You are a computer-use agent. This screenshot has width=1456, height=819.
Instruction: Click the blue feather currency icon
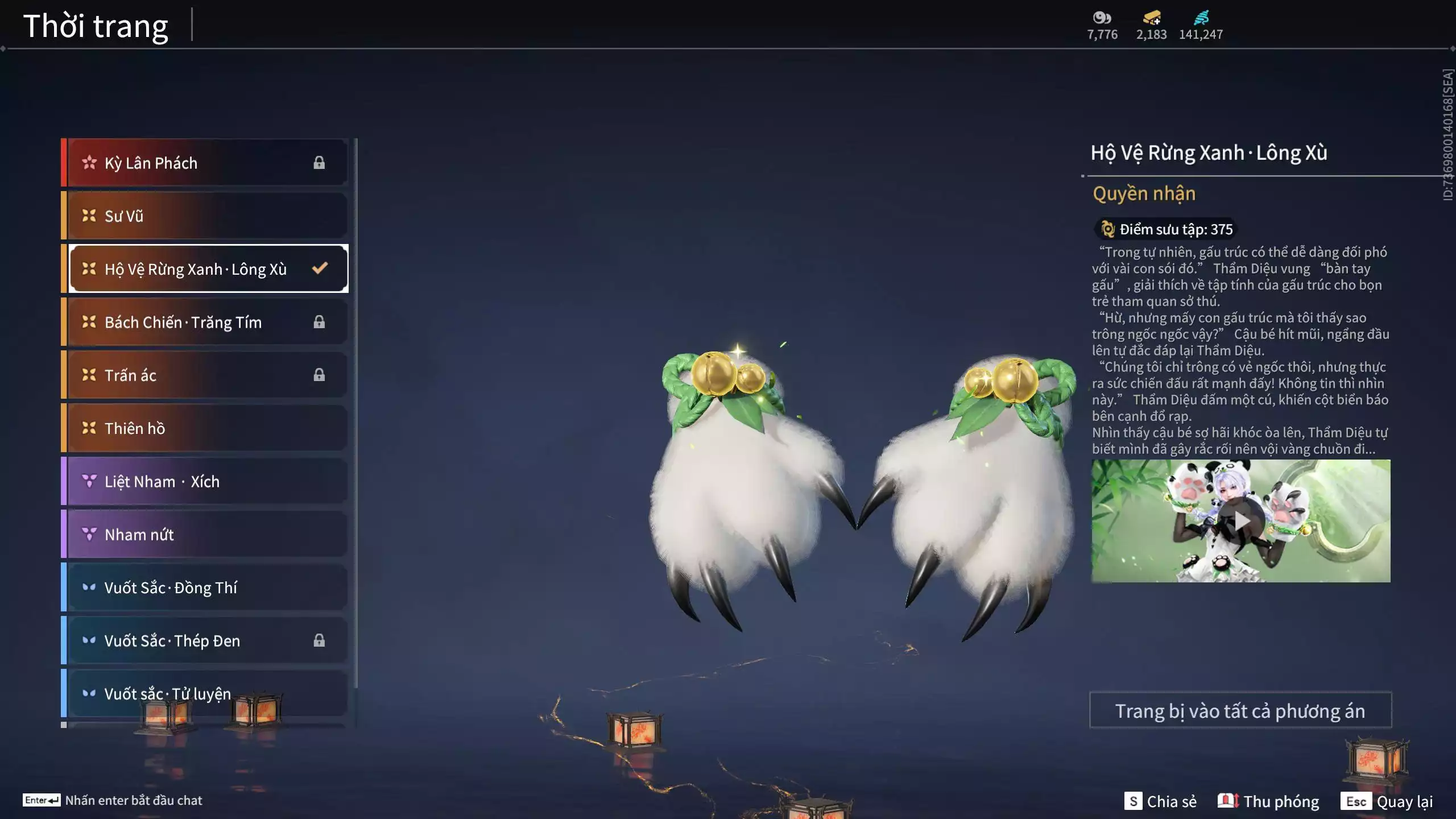[1201, 18]
